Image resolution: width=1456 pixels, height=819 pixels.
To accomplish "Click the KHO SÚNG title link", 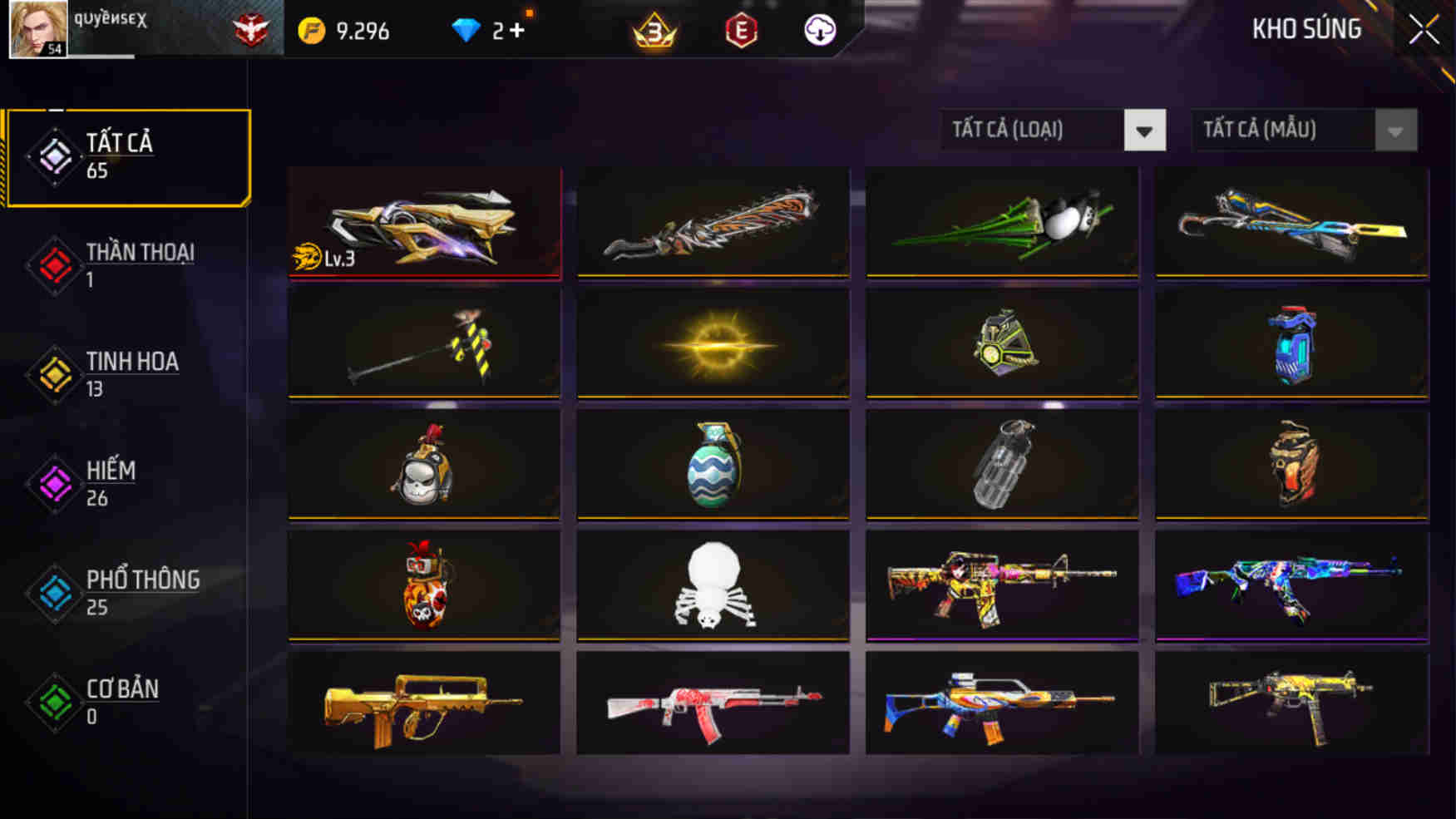I will 1307,29.
